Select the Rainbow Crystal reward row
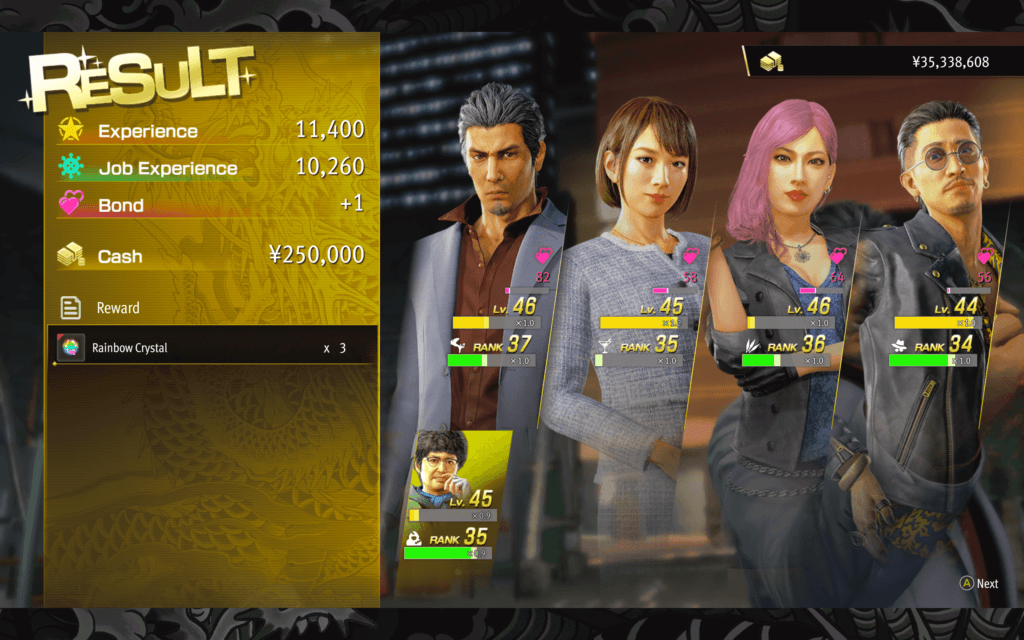 click(212, 347)
